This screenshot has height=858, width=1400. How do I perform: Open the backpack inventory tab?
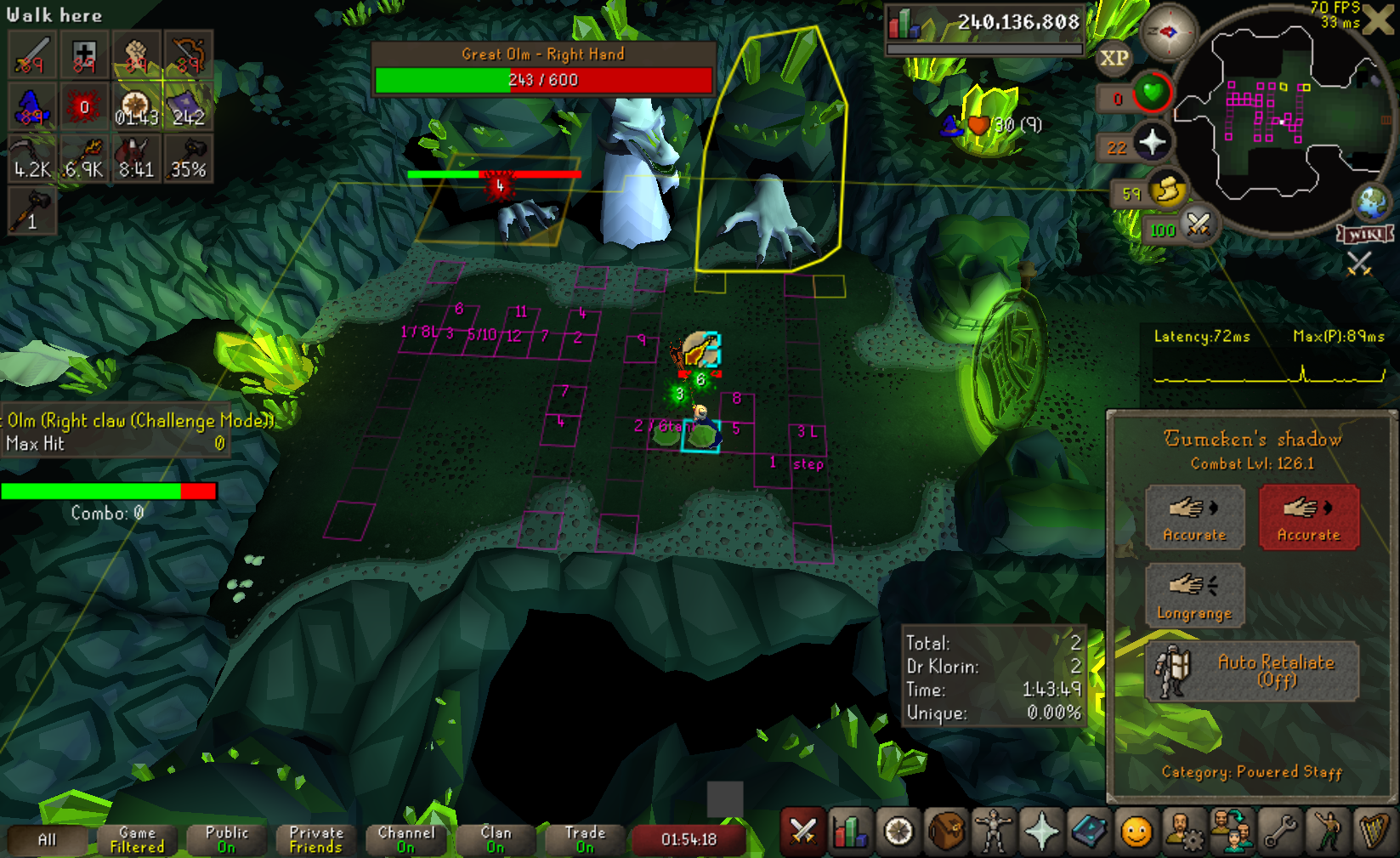tap(946, 832)
